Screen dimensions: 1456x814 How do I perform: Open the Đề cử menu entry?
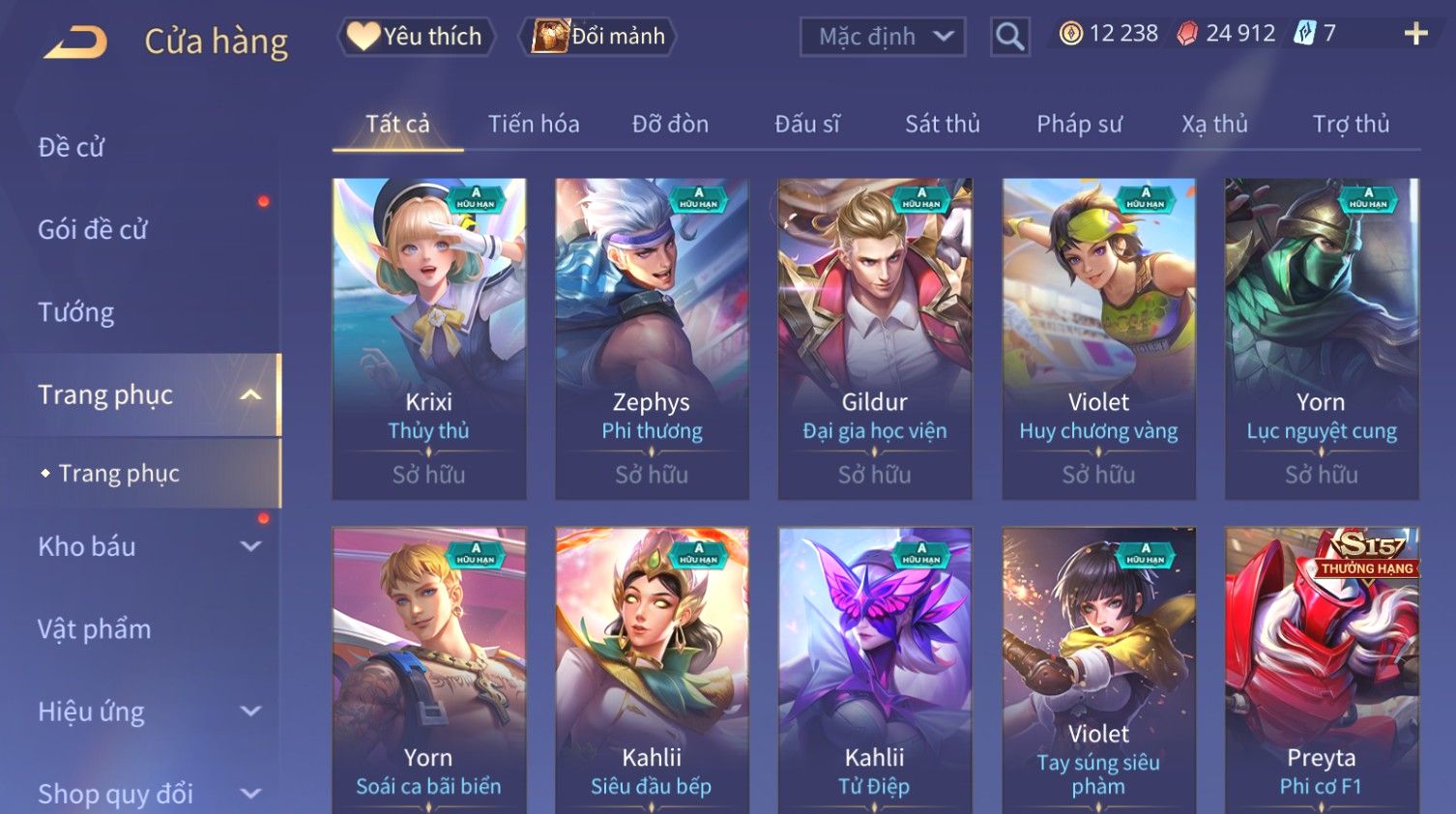tap(72, 147)
